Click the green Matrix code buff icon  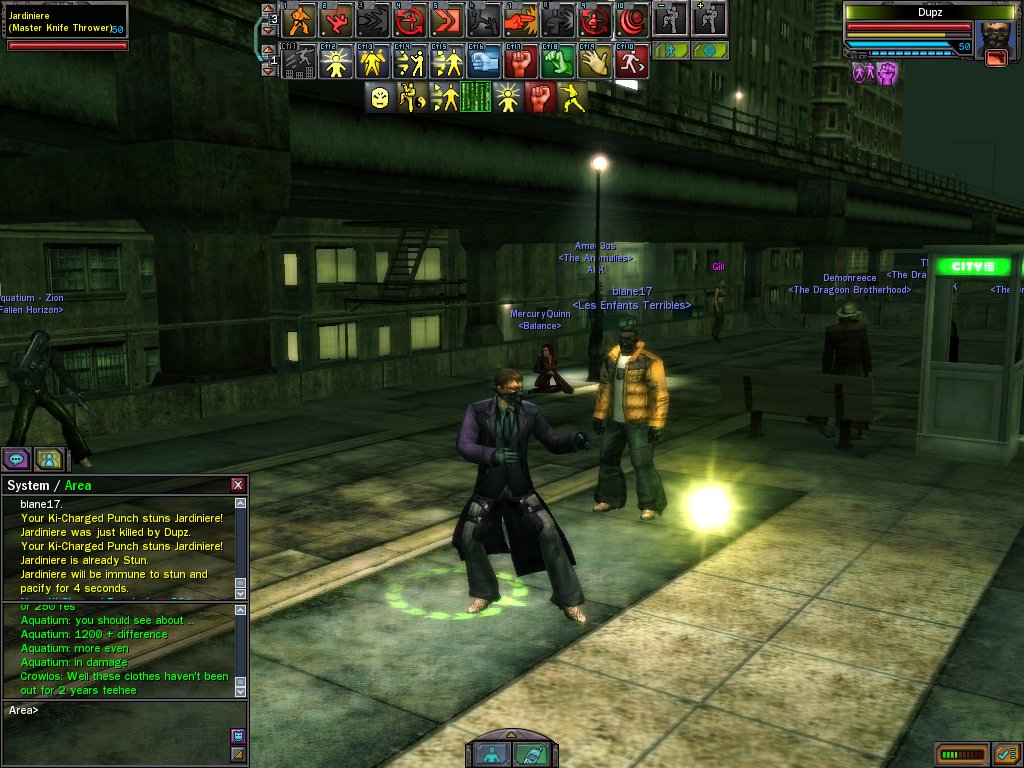click(x=476, y=97)
